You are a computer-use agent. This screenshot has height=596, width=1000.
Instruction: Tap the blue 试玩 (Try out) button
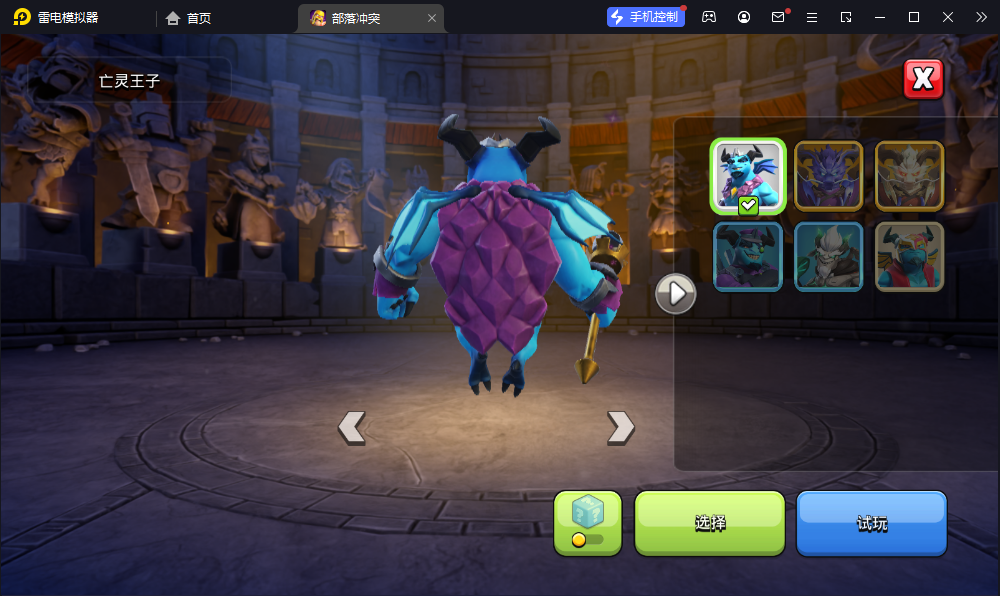tap(871, 523)
